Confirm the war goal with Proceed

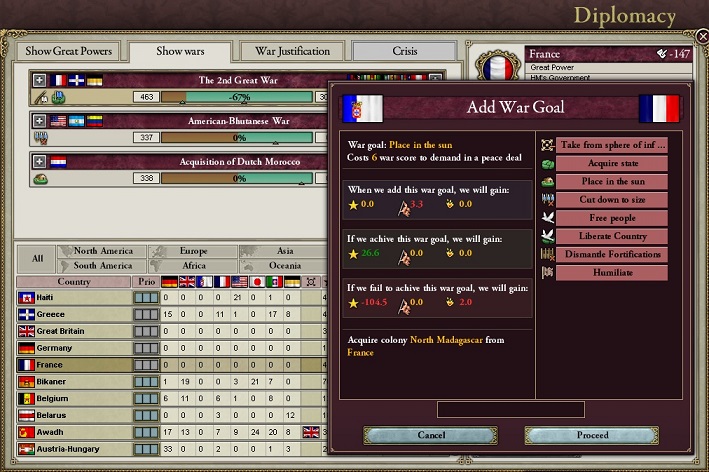[592, 435]
